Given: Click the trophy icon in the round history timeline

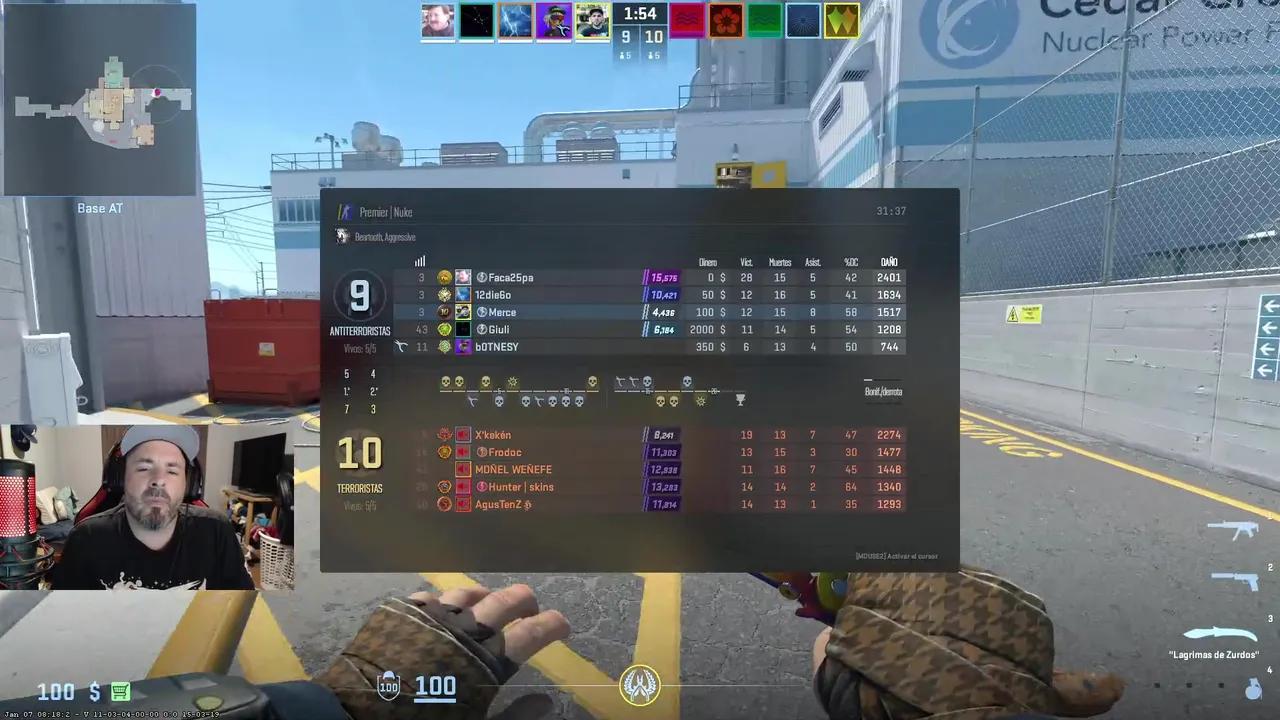Looking at the screenshot, I should [740, 399].
